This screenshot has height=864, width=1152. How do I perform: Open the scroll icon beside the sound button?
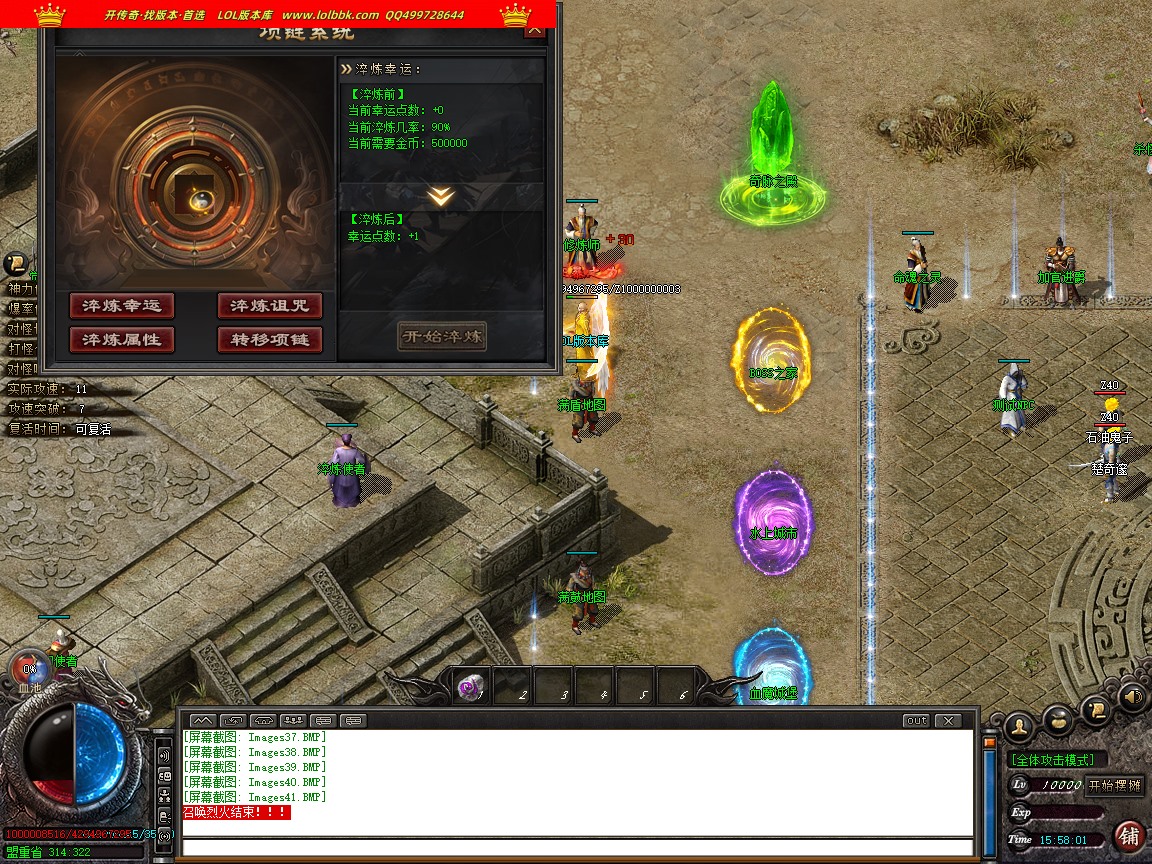tap(1097, 708)
